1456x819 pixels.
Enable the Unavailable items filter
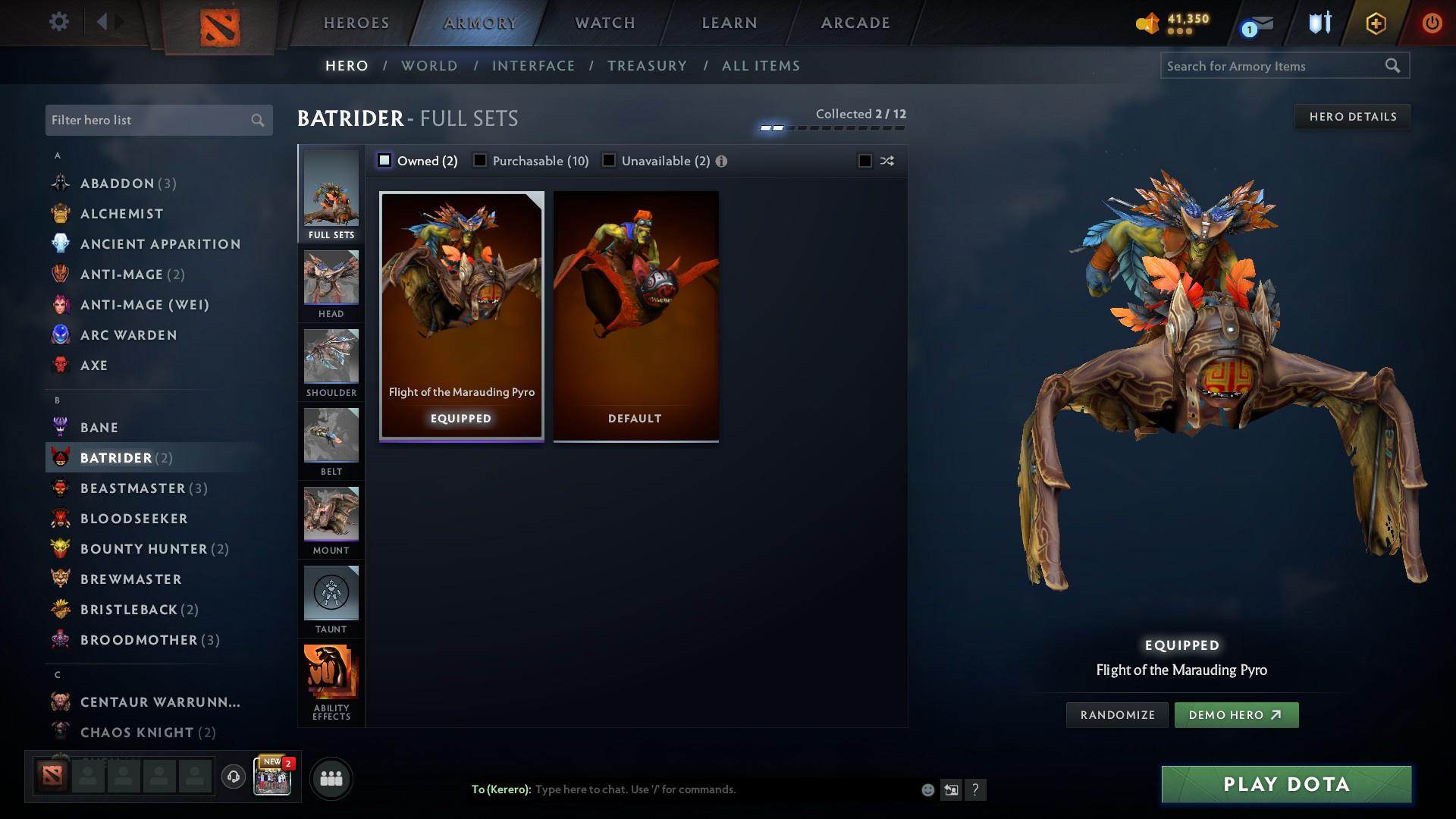[608, 161]
